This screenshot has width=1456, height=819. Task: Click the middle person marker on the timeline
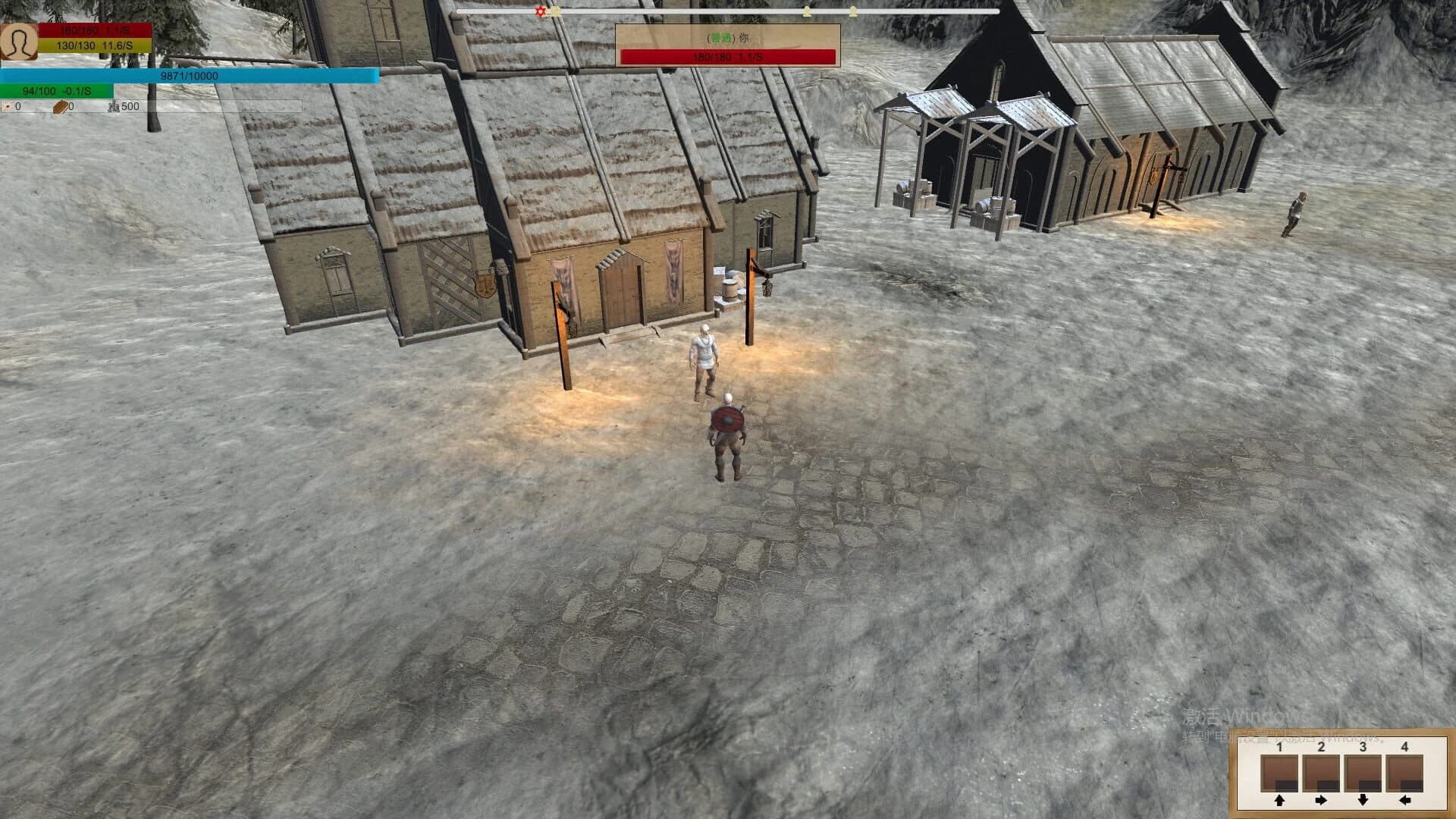click(806, 11)
